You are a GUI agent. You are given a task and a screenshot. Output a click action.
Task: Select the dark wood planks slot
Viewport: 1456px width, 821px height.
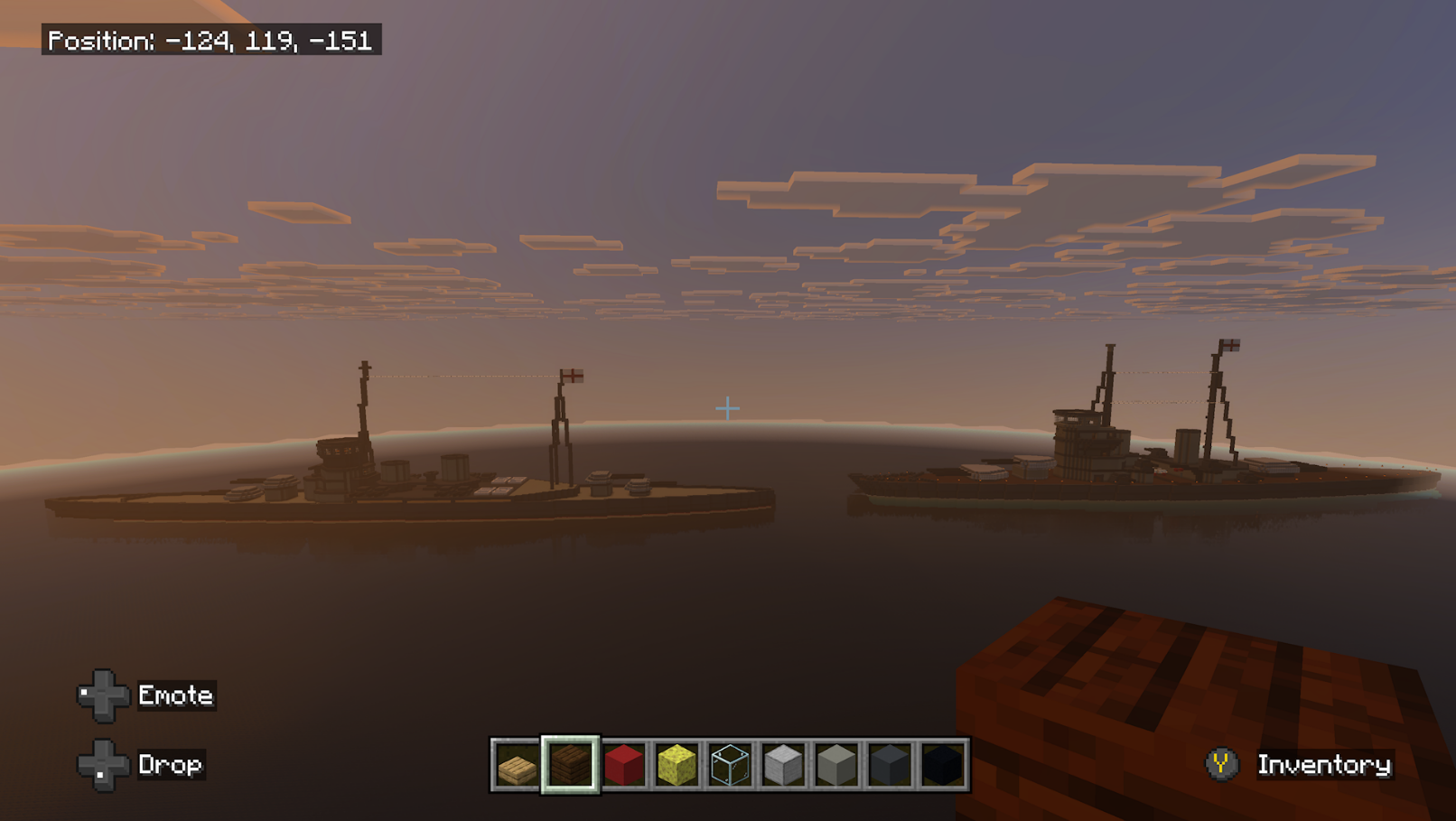[570, 766]
